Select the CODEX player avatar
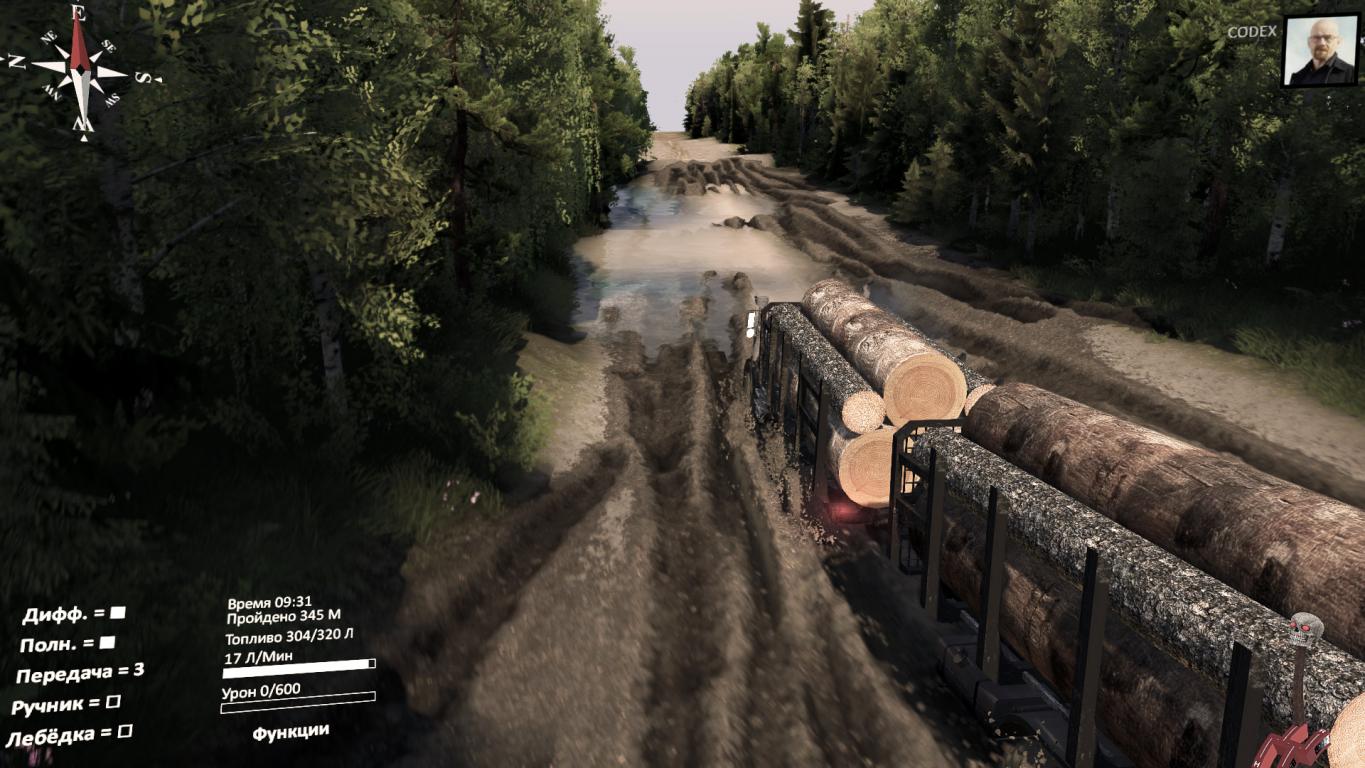This screenshot has height=768, width=1365. pyautogui.click(x=1320, y=51)
